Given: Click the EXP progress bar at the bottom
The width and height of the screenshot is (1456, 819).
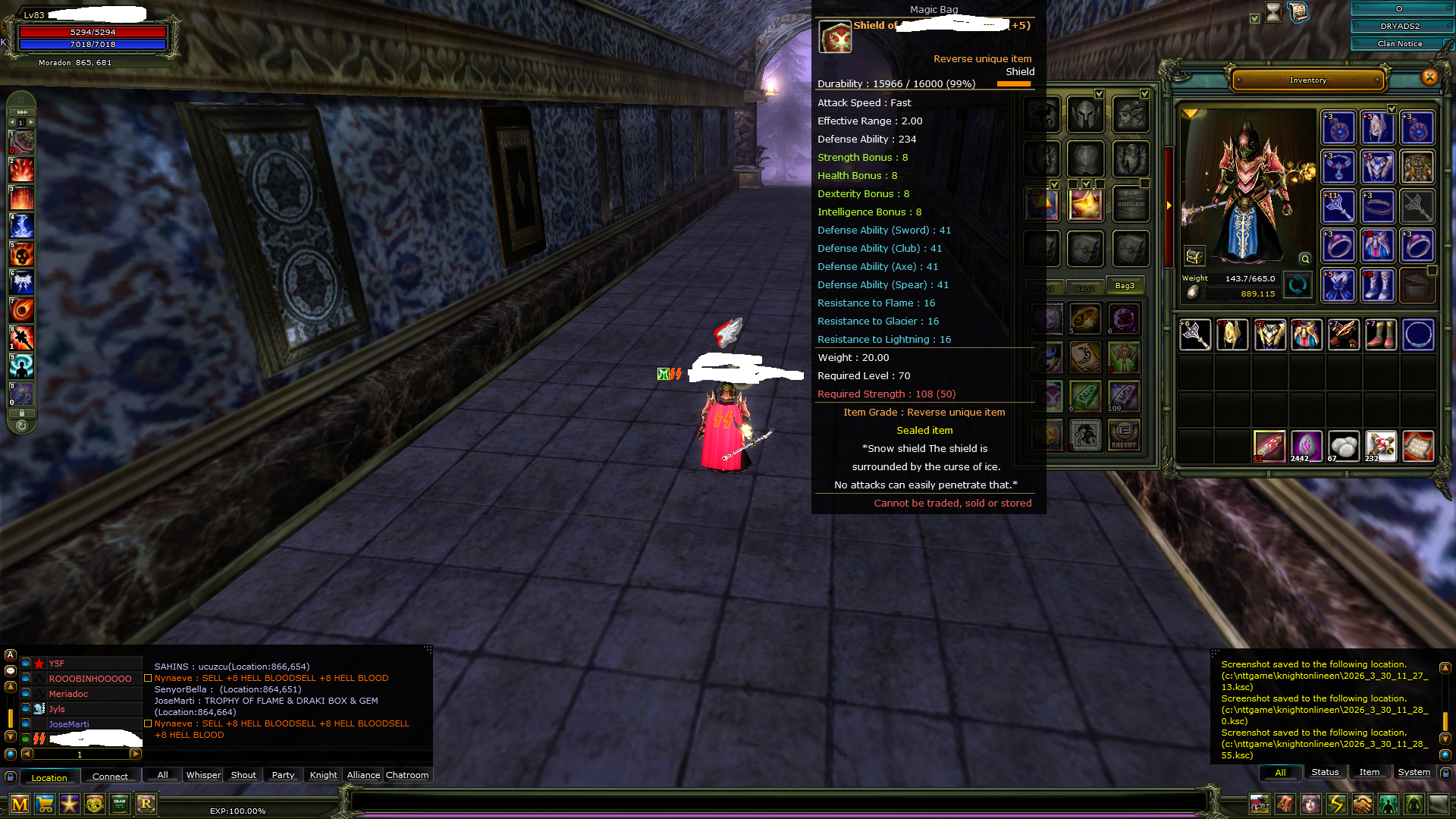Looking at the screenshot, I should (x=239, y=810).
